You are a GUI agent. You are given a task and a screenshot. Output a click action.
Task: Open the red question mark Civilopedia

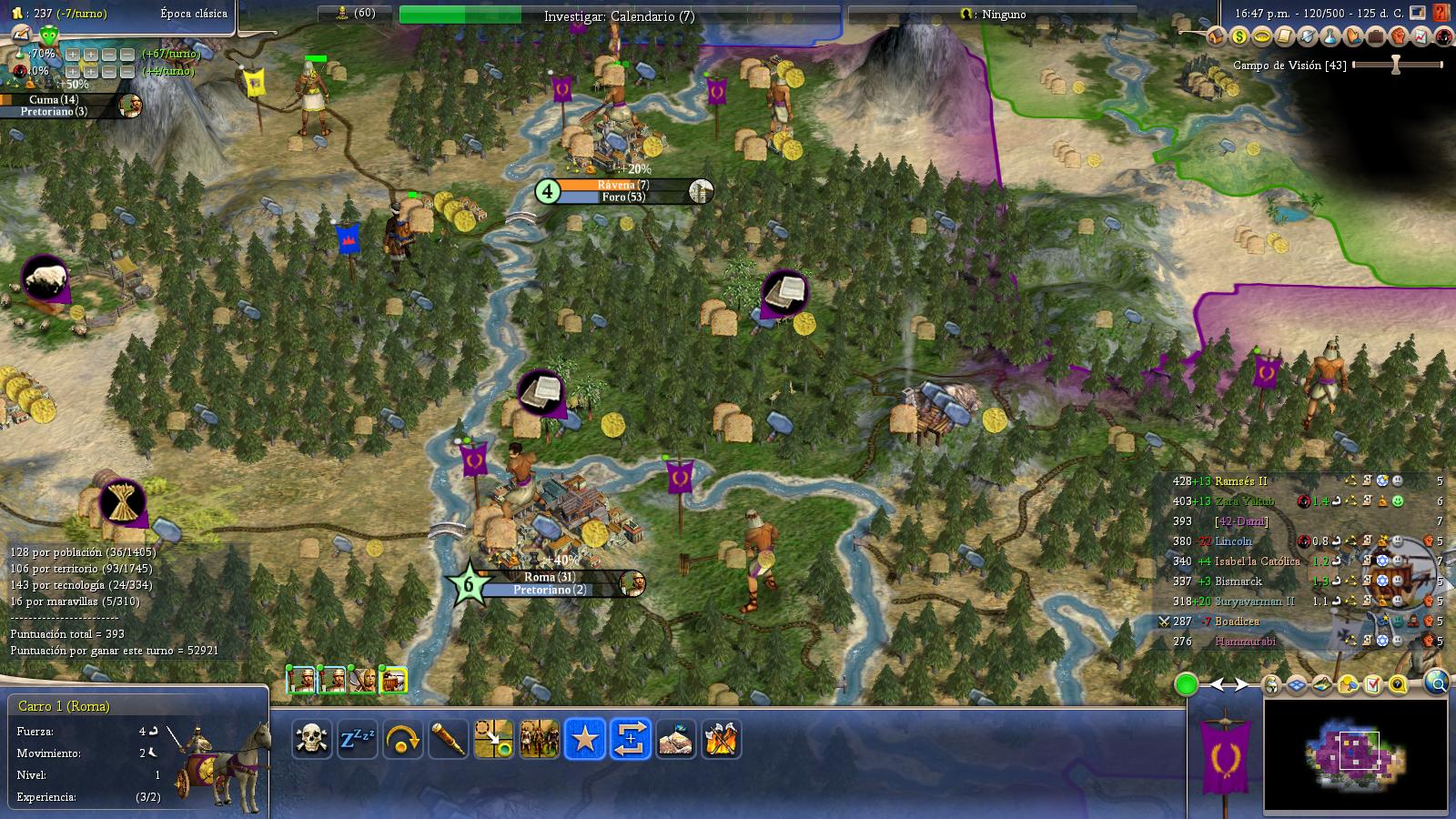point(1441,13)
